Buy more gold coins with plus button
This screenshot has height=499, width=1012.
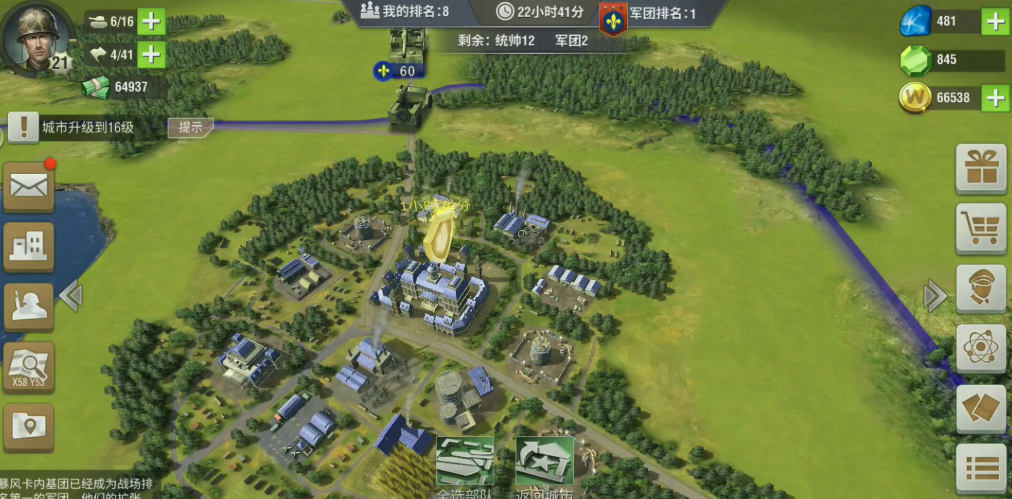[x=995, y=97]
